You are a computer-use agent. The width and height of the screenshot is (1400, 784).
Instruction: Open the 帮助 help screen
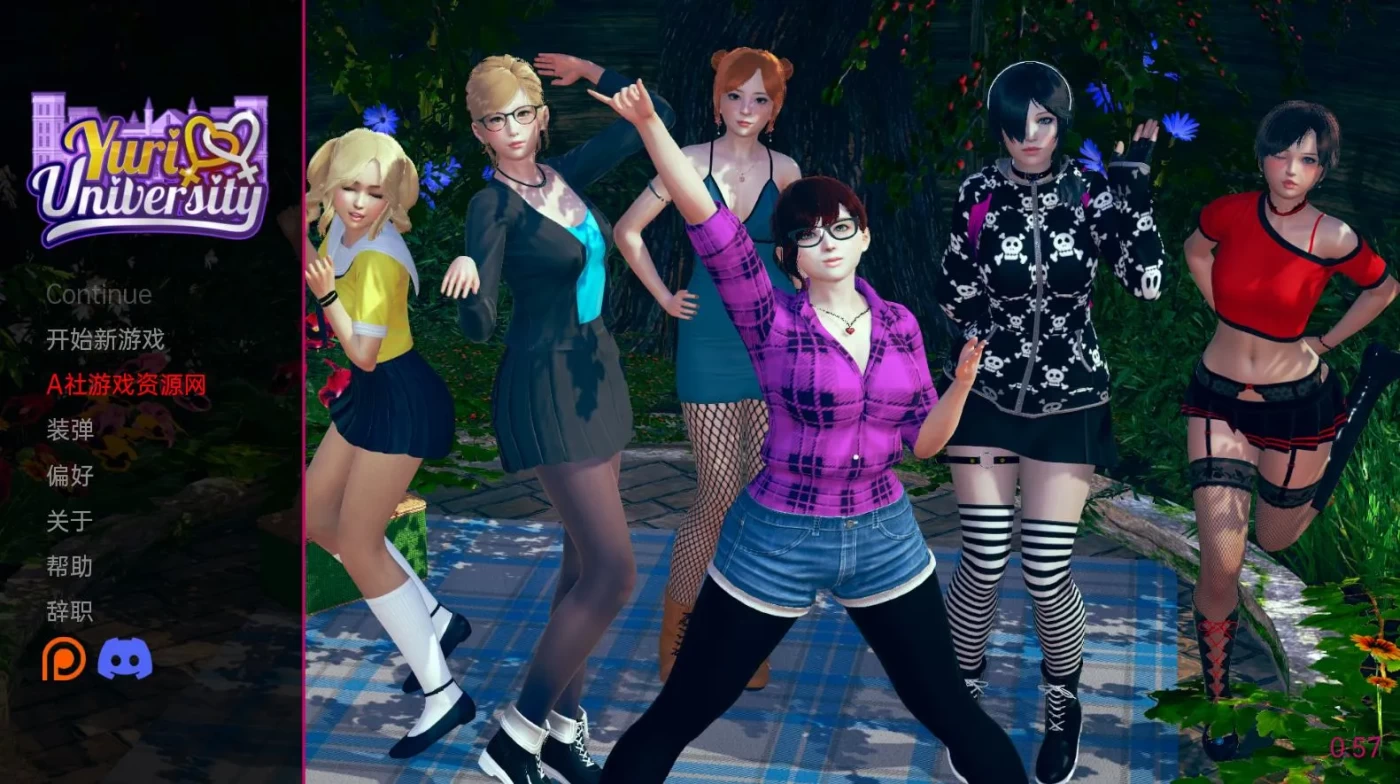click(x=70, y=566)
